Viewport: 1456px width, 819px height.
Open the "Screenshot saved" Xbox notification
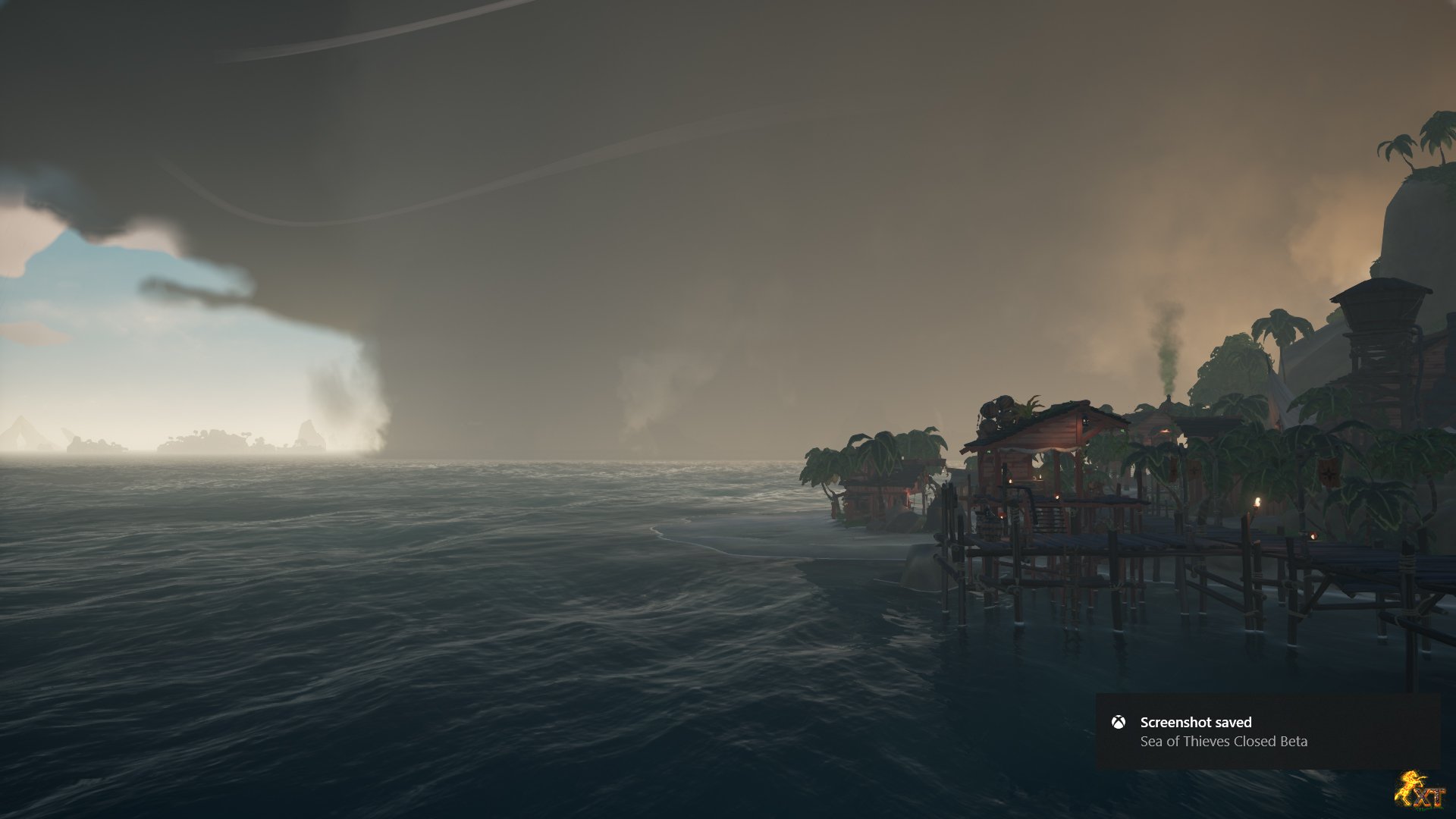[x=1267, y=731]
